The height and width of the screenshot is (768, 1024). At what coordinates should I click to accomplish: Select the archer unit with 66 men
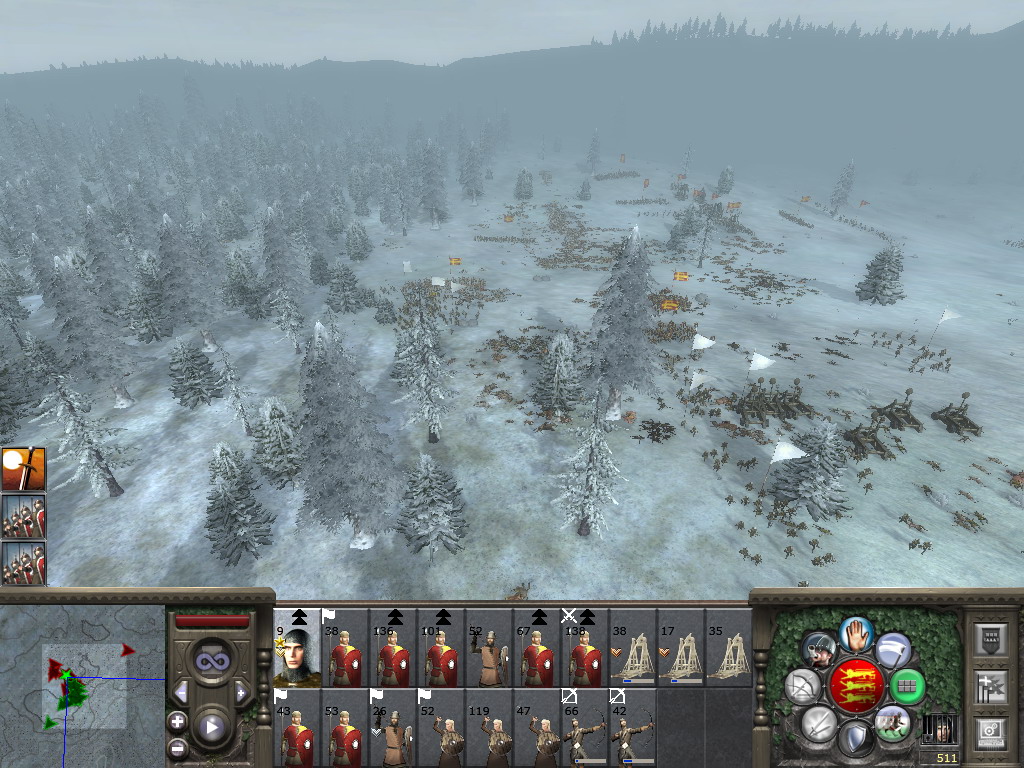585,727
